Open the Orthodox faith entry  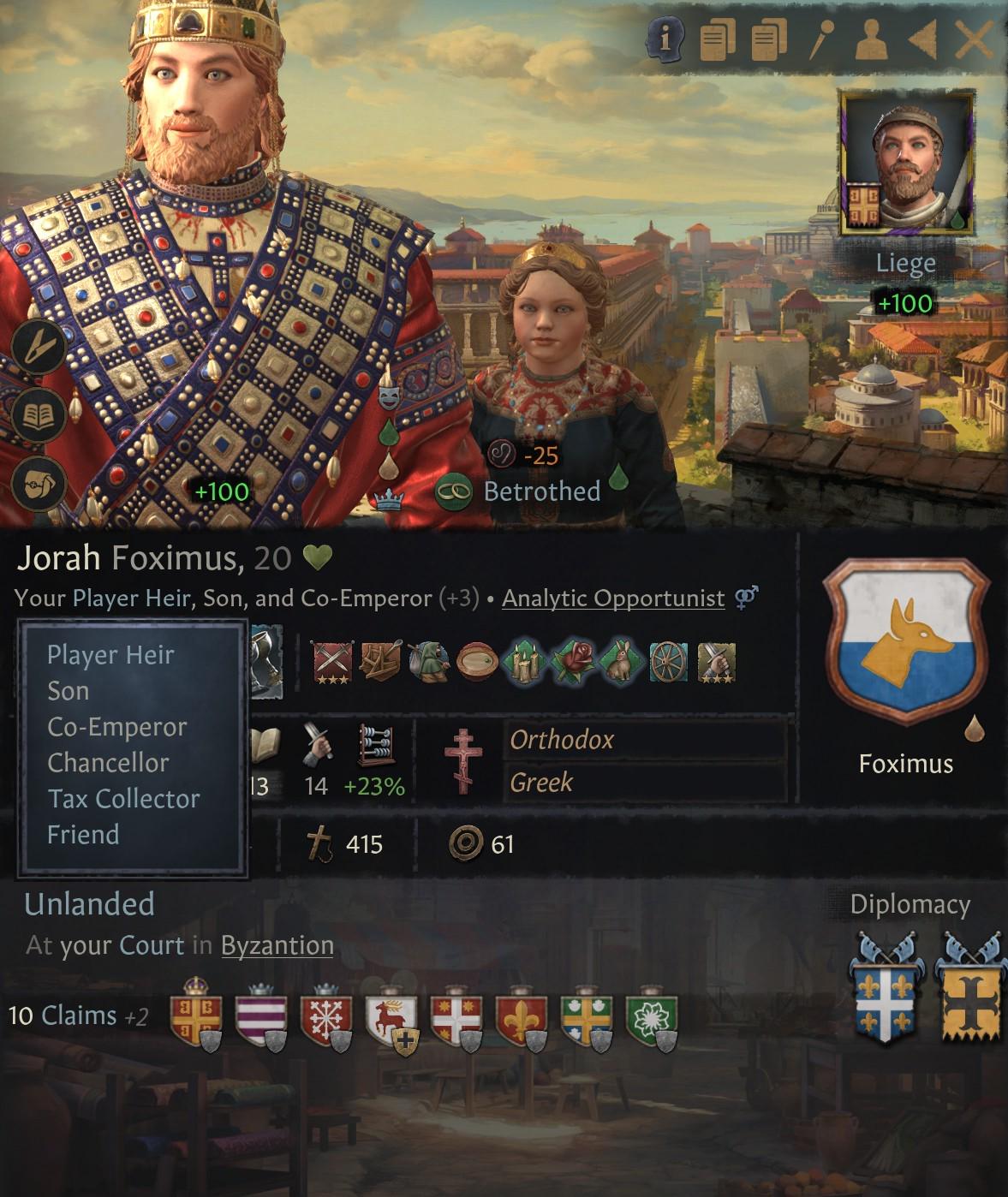(x=562, y=740)
